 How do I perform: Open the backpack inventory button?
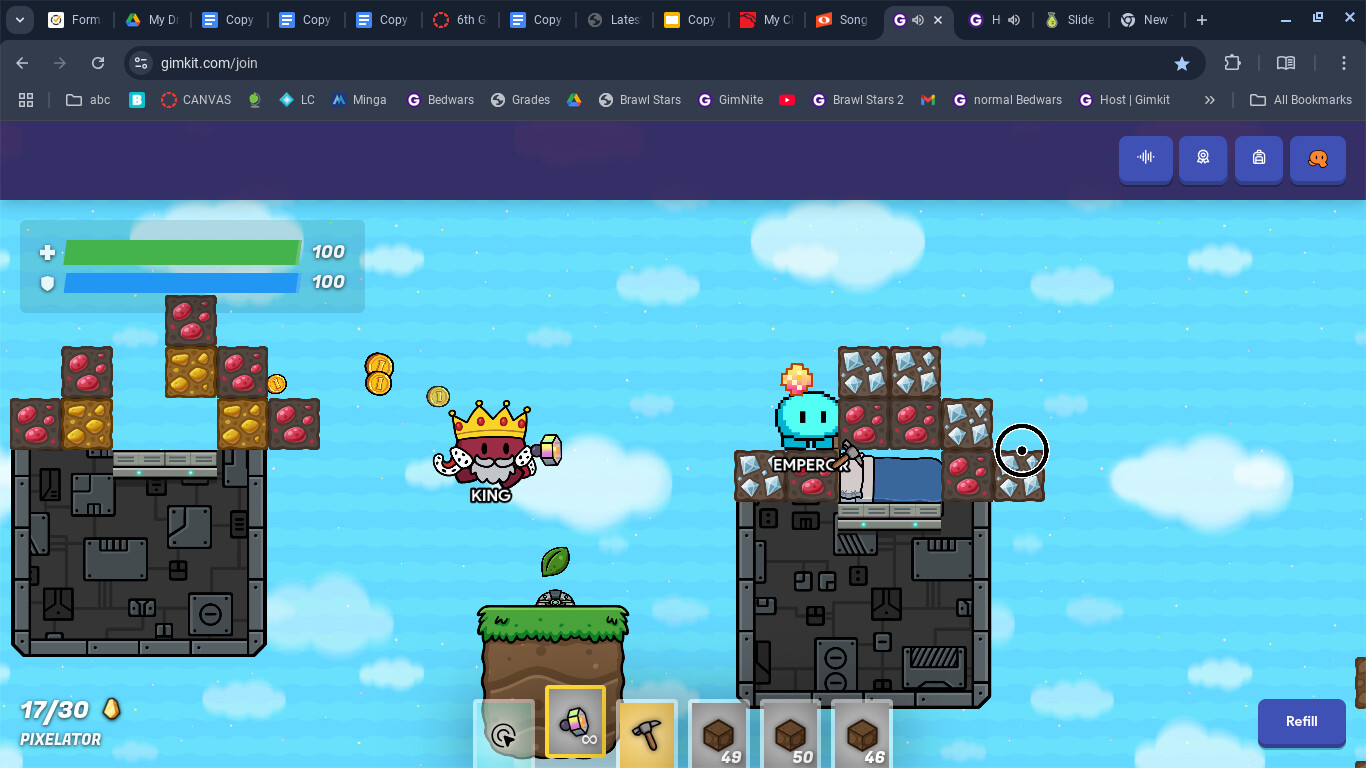tap(1258, 158)
